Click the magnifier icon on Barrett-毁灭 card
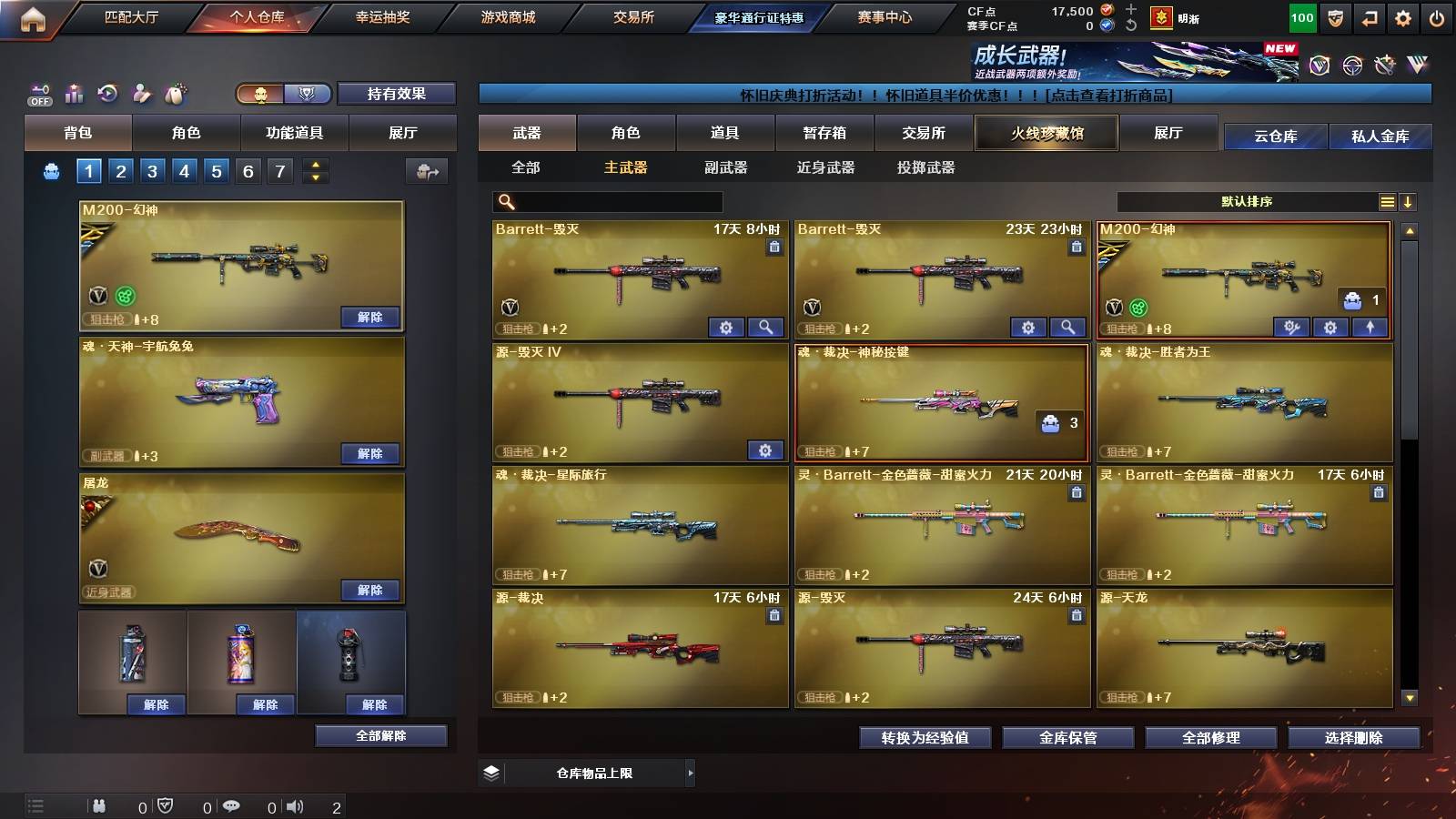 [768, 326]
